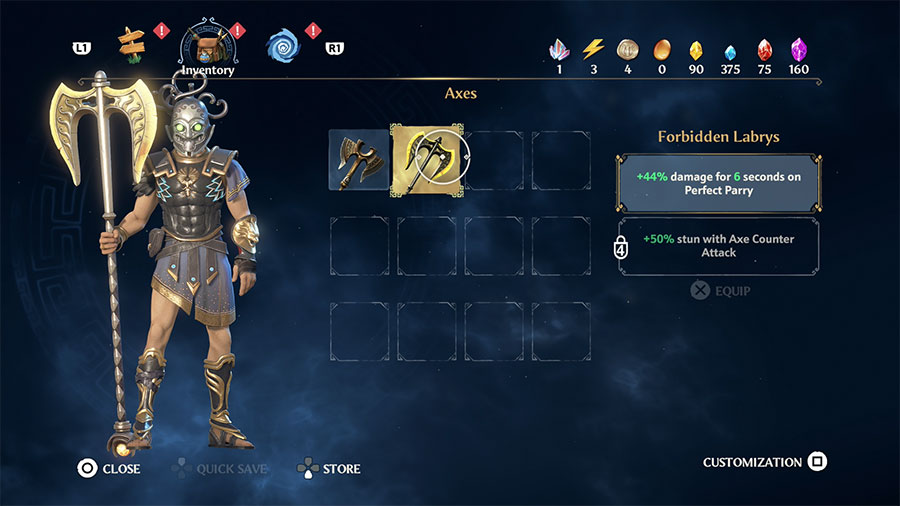Open the Inventory backpack tab
Screen dimensions: 900x506
click(x=207, y=45)
